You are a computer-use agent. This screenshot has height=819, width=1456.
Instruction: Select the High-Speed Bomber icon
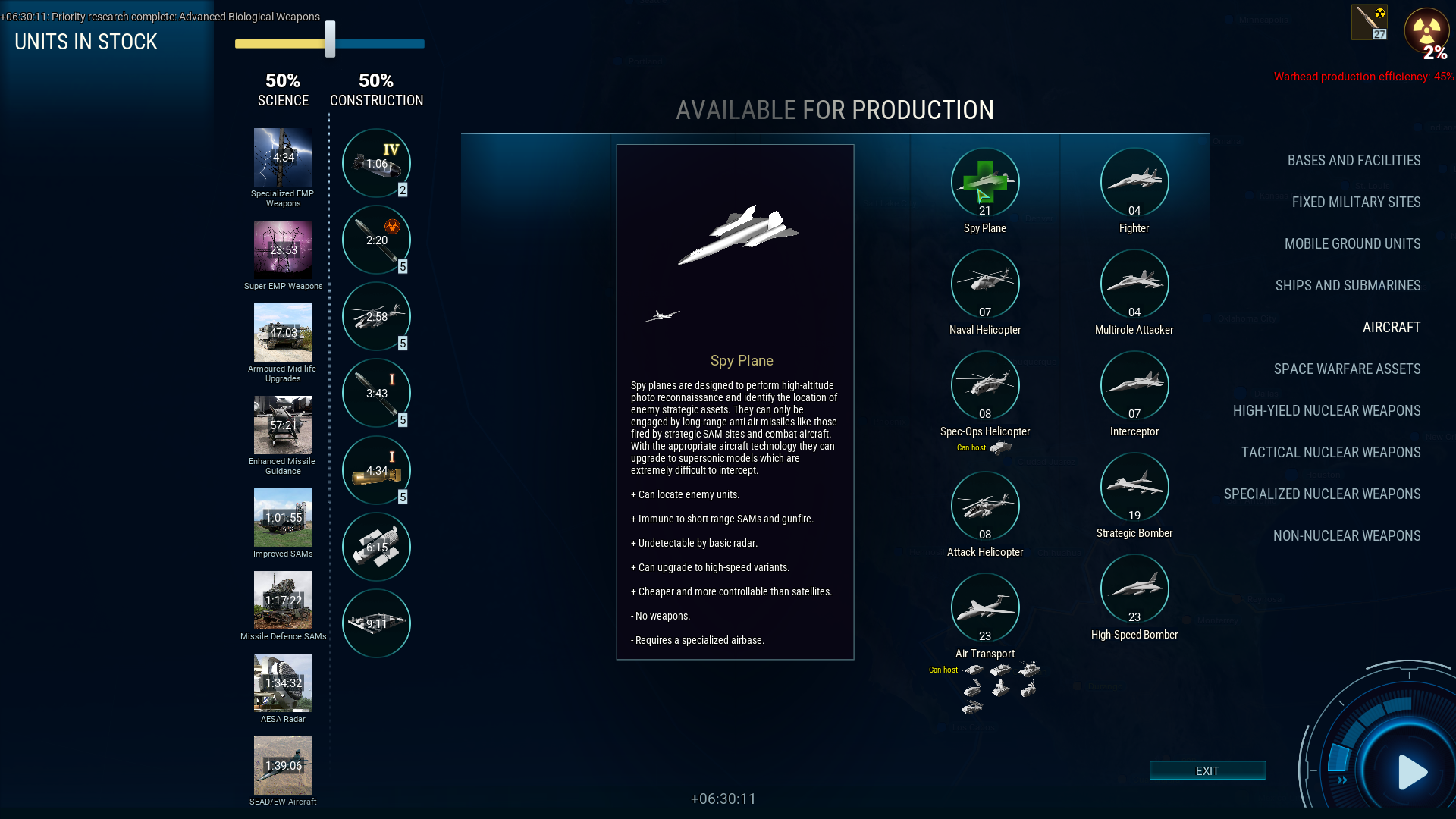click(1134, 589)
